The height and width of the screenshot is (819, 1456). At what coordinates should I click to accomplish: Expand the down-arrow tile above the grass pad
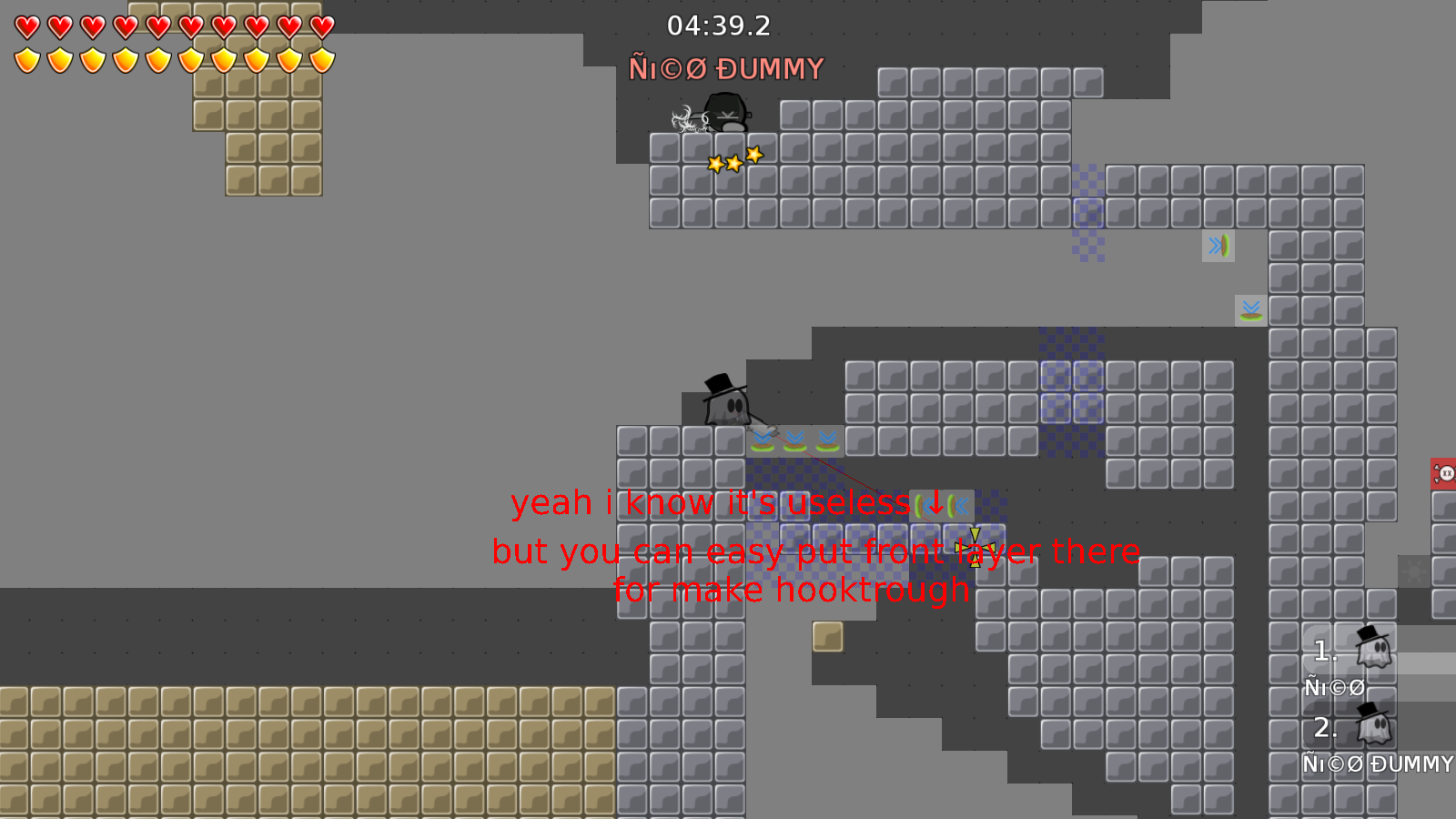pos(826,441)
